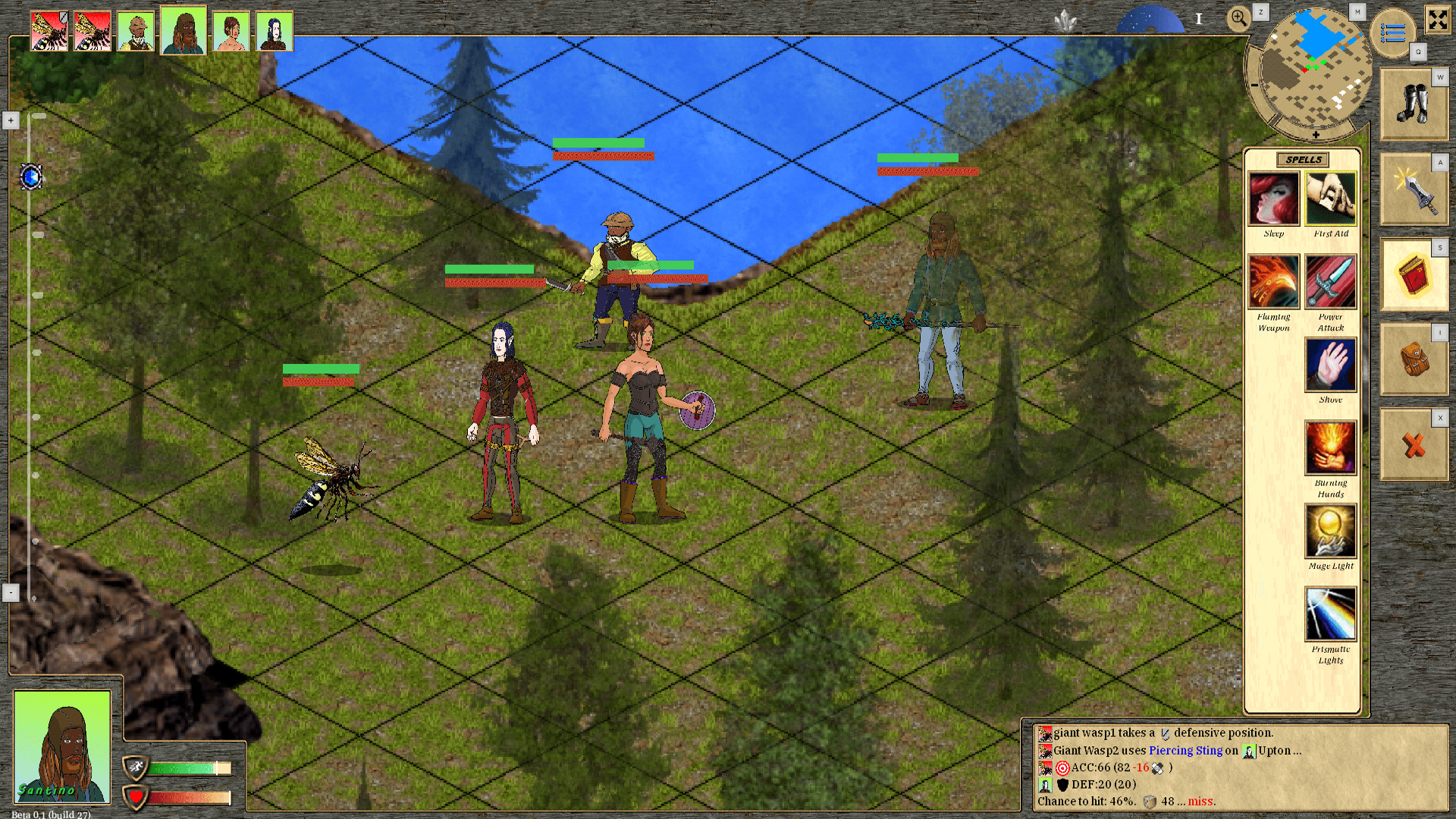Click the magnifying glass zoom icon
This screenshot has width=1456, height=819.
click(1239, 17)
